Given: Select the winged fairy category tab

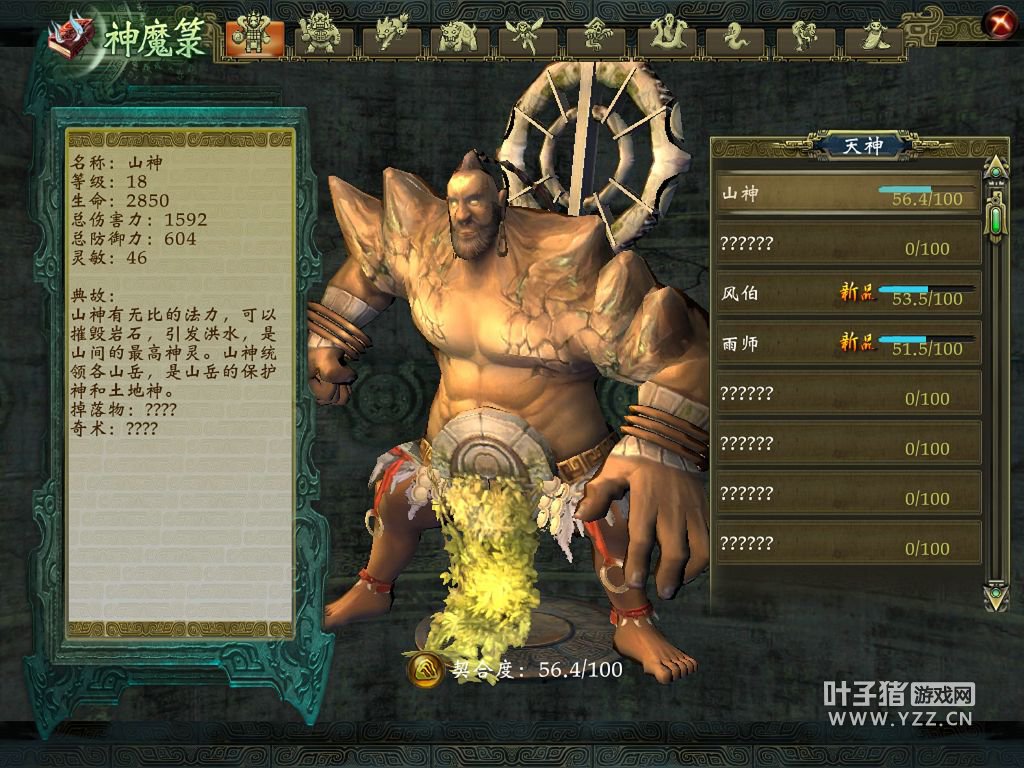Looking at the screenshot, I should point(527,37).
